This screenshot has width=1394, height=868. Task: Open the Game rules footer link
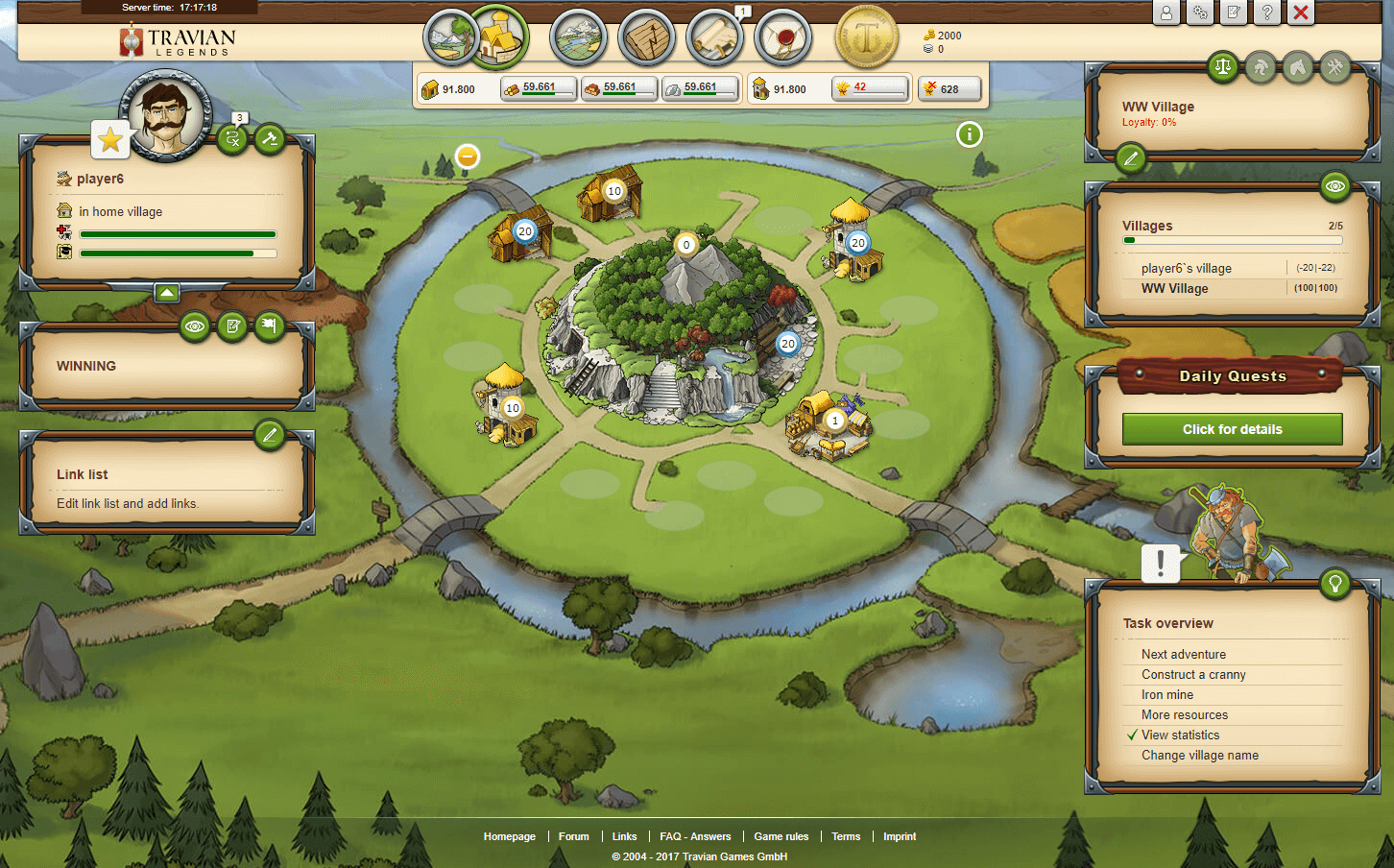[781, 836]
